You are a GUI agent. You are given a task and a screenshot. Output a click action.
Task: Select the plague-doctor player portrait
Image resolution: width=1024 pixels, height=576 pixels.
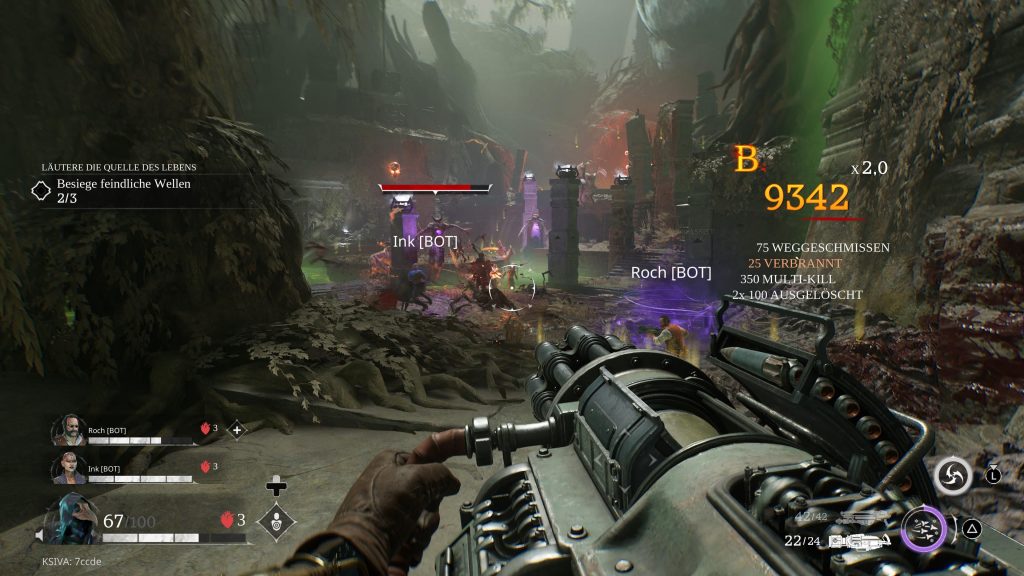point(73,519)
